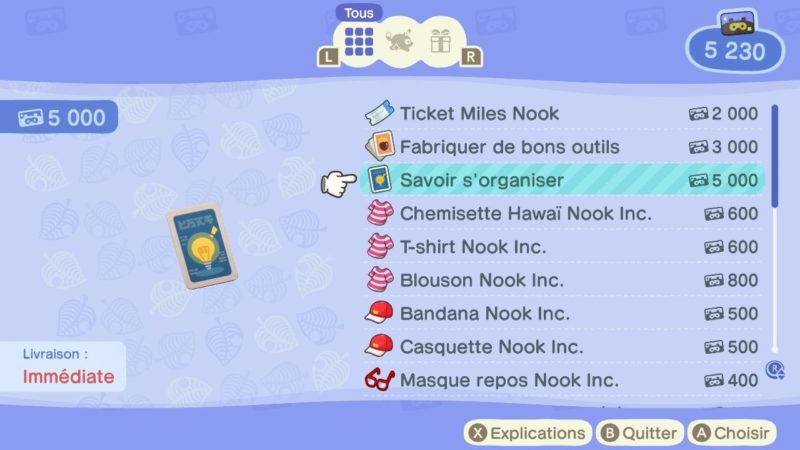Pick Casquette Nook Inc. item
Viewport: 800px width, 450px height.
pyautogui.click(x=560, y=347)
